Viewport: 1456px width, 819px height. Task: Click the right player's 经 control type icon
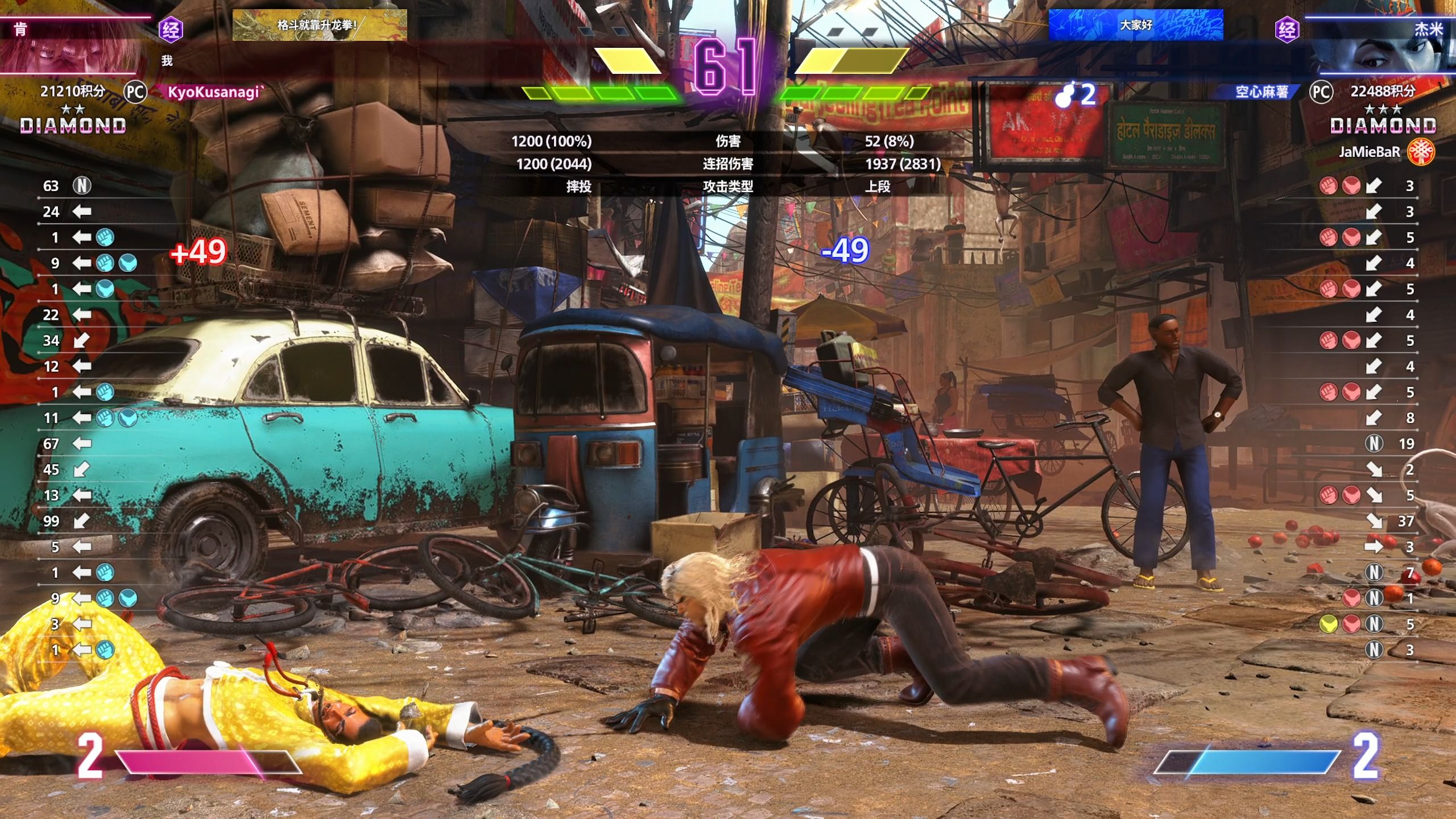(x=1287, y=30)
